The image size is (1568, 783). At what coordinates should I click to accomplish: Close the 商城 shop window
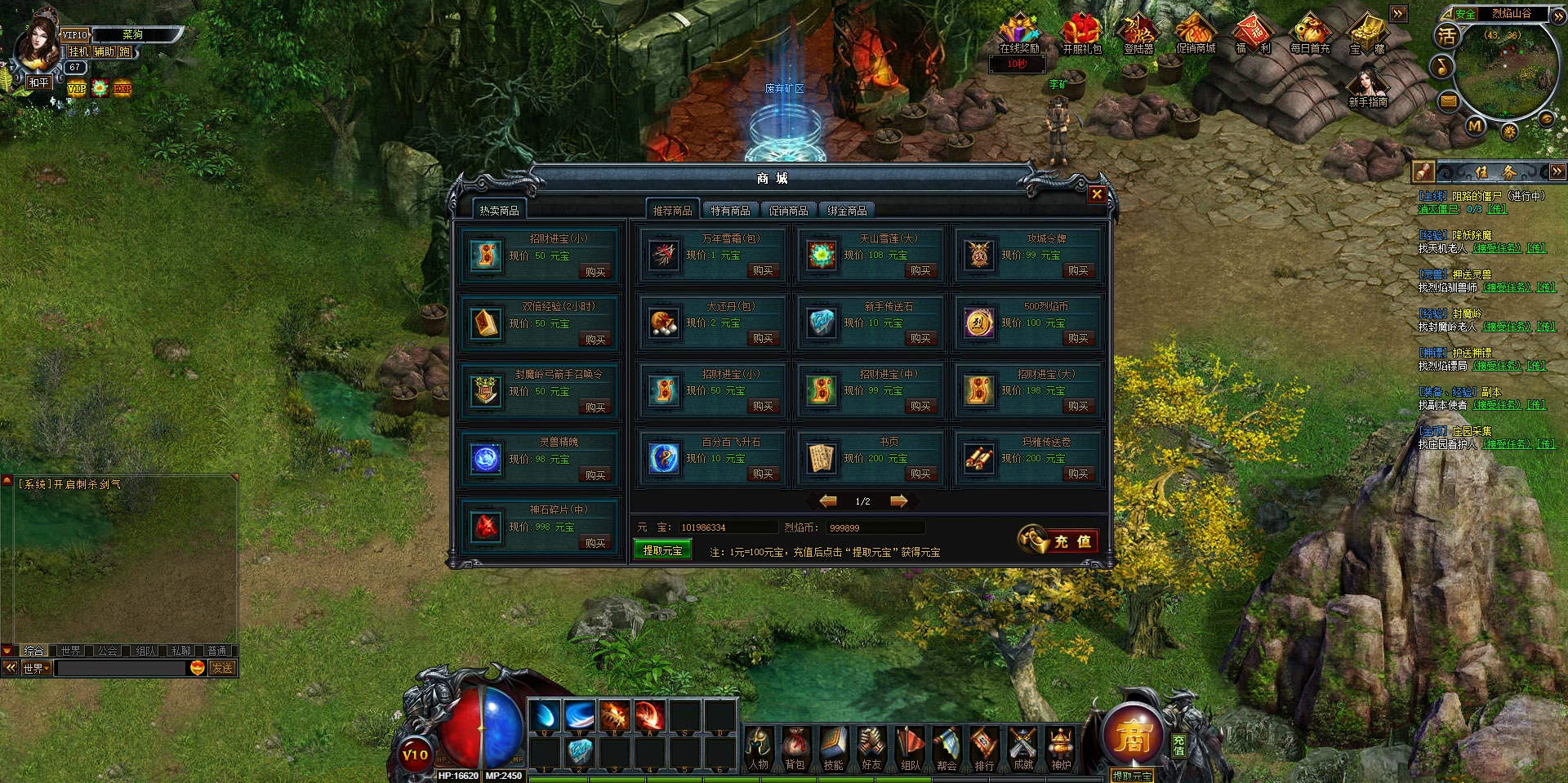1097,194
